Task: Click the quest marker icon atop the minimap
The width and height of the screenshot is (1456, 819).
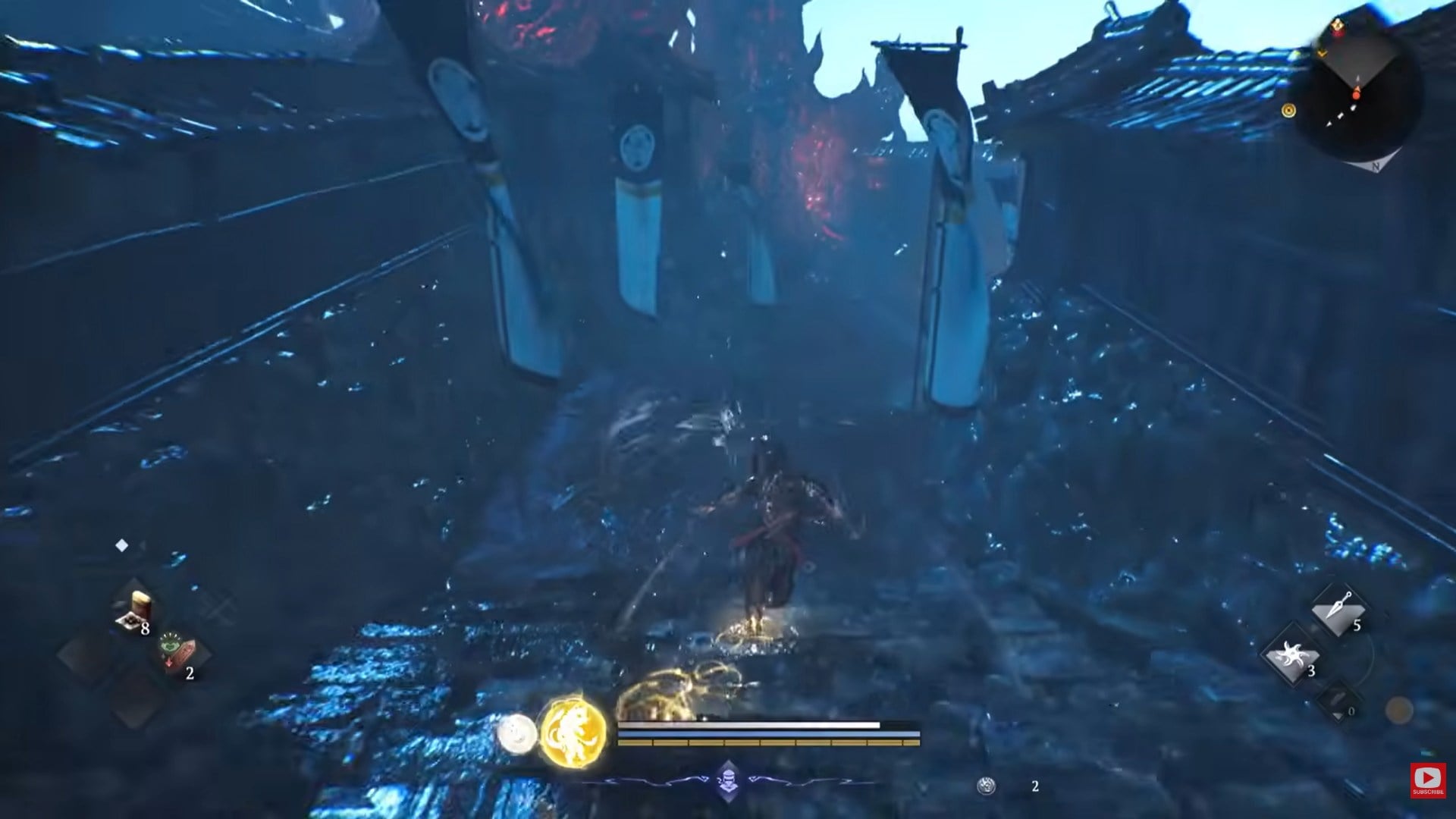Action: [1338, 26]
